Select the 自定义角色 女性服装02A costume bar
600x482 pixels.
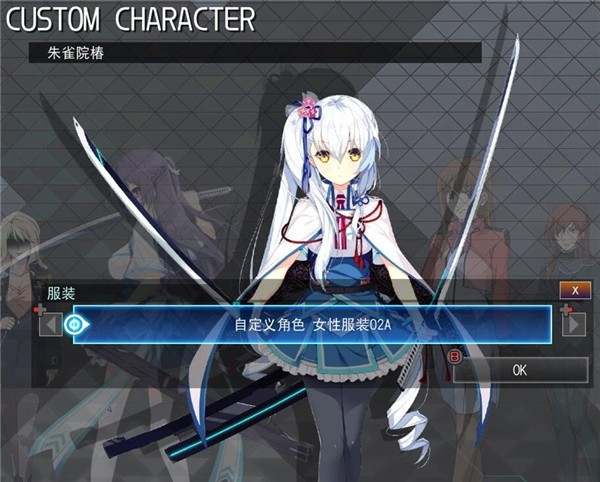coord(312,324)
